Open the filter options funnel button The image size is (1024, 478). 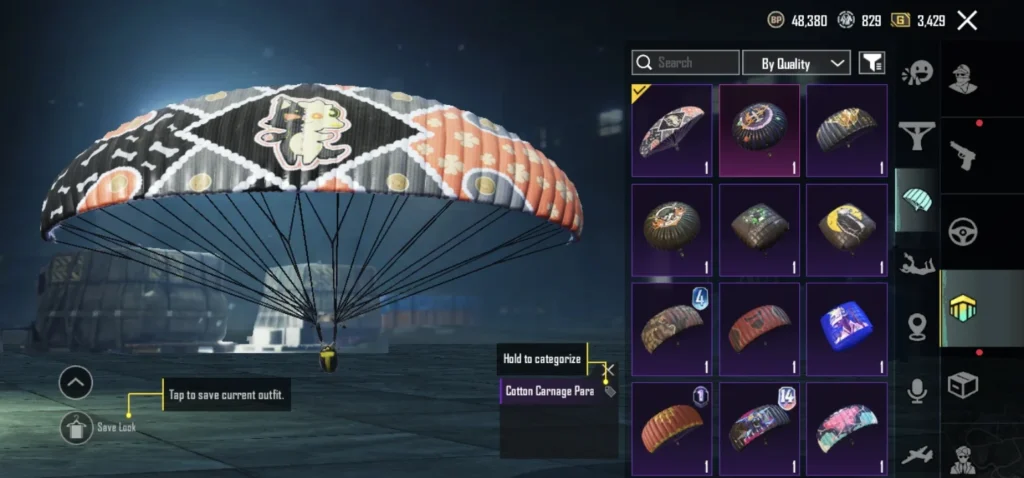click(x=872, y=63)
